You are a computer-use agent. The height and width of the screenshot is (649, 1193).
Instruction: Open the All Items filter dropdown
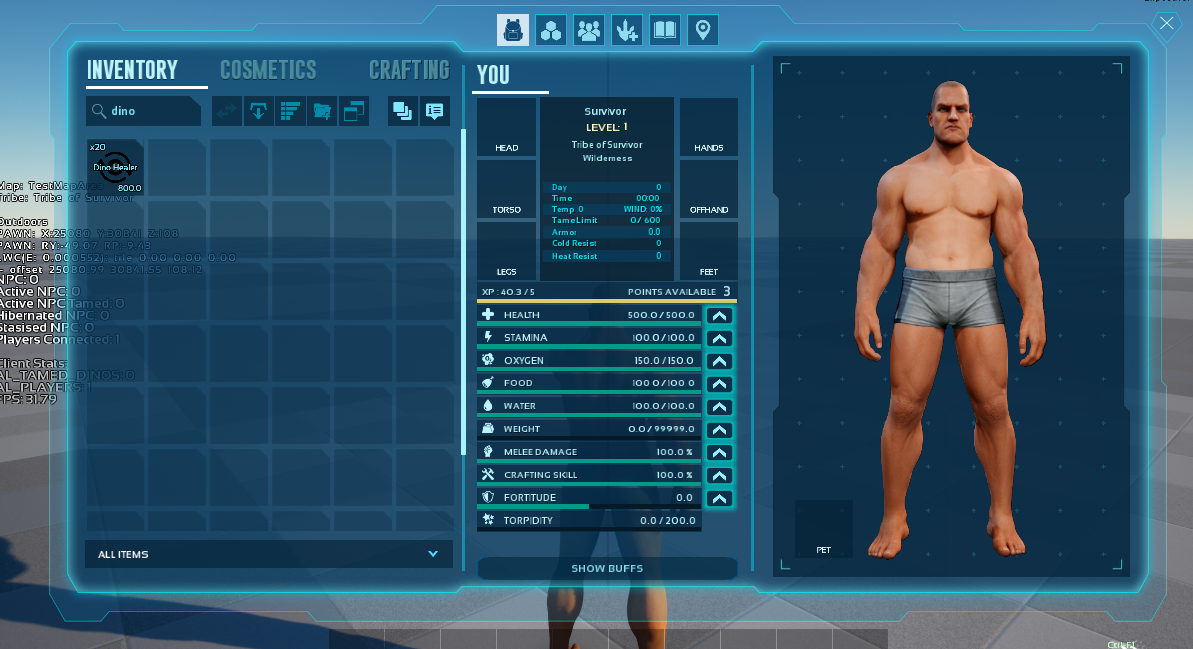pos(268,554)
